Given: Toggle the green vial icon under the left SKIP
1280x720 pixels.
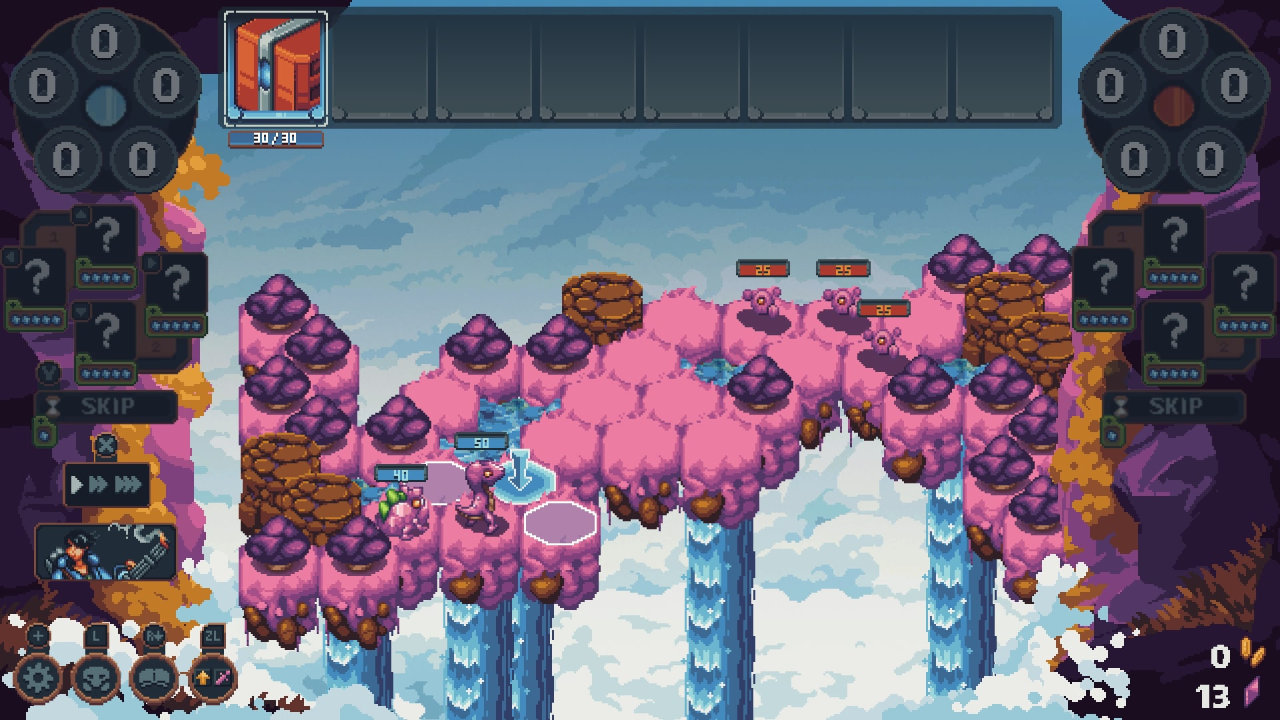Looking at the screenshot, I should click(x=42, y=433).
